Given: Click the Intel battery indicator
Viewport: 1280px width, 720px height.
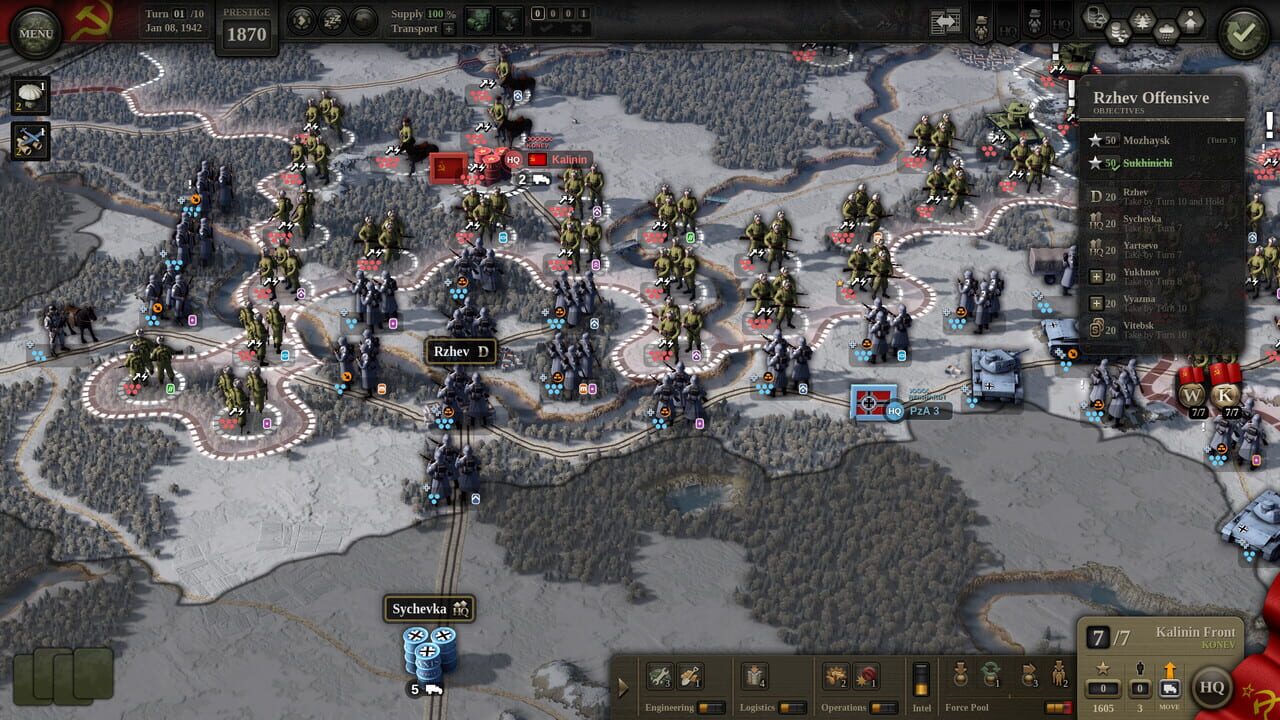Looking at the screenshot, I should 922,678.
